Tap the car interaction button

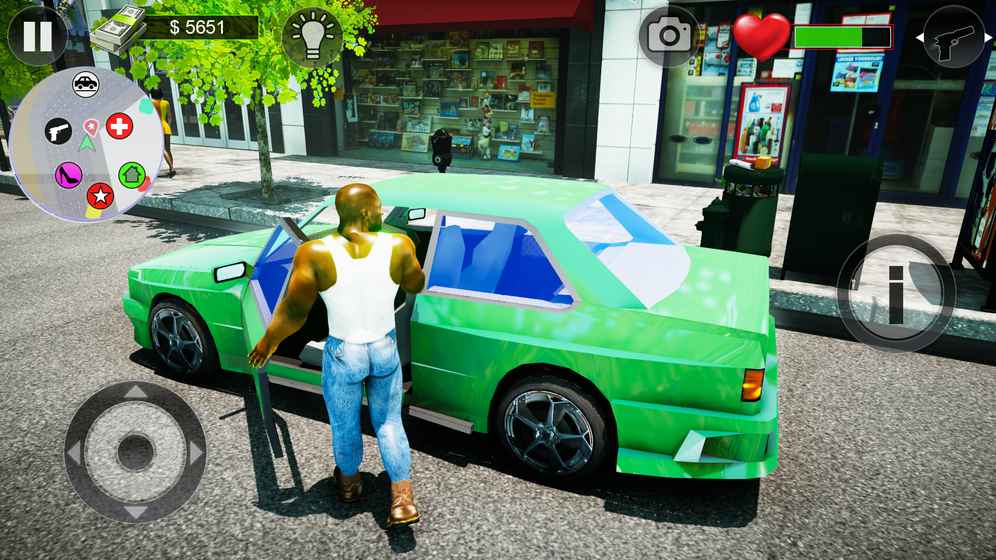[895, 293]
